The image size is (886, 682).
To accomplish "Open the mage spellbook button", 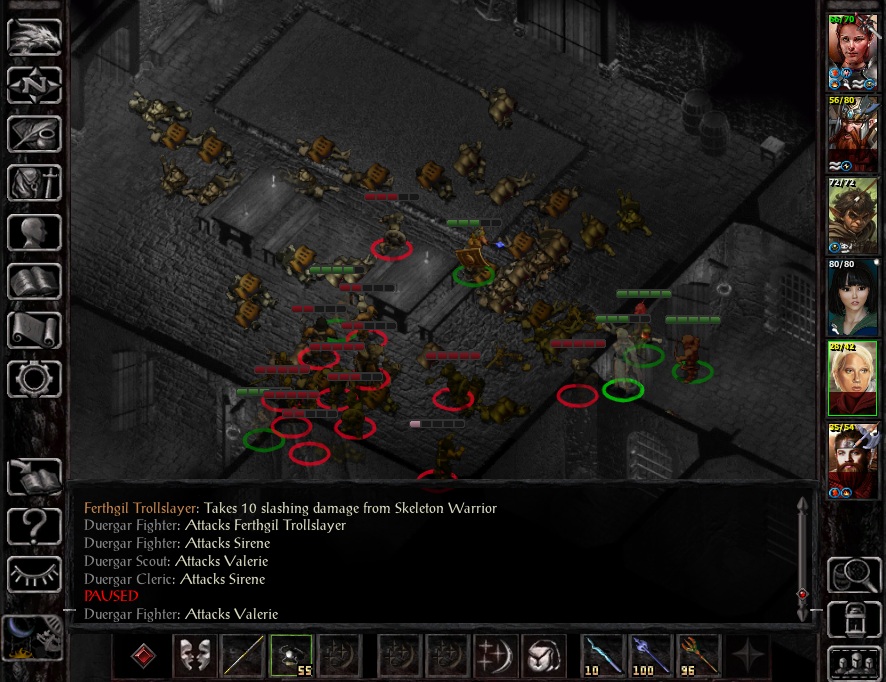I will [35, 281].
